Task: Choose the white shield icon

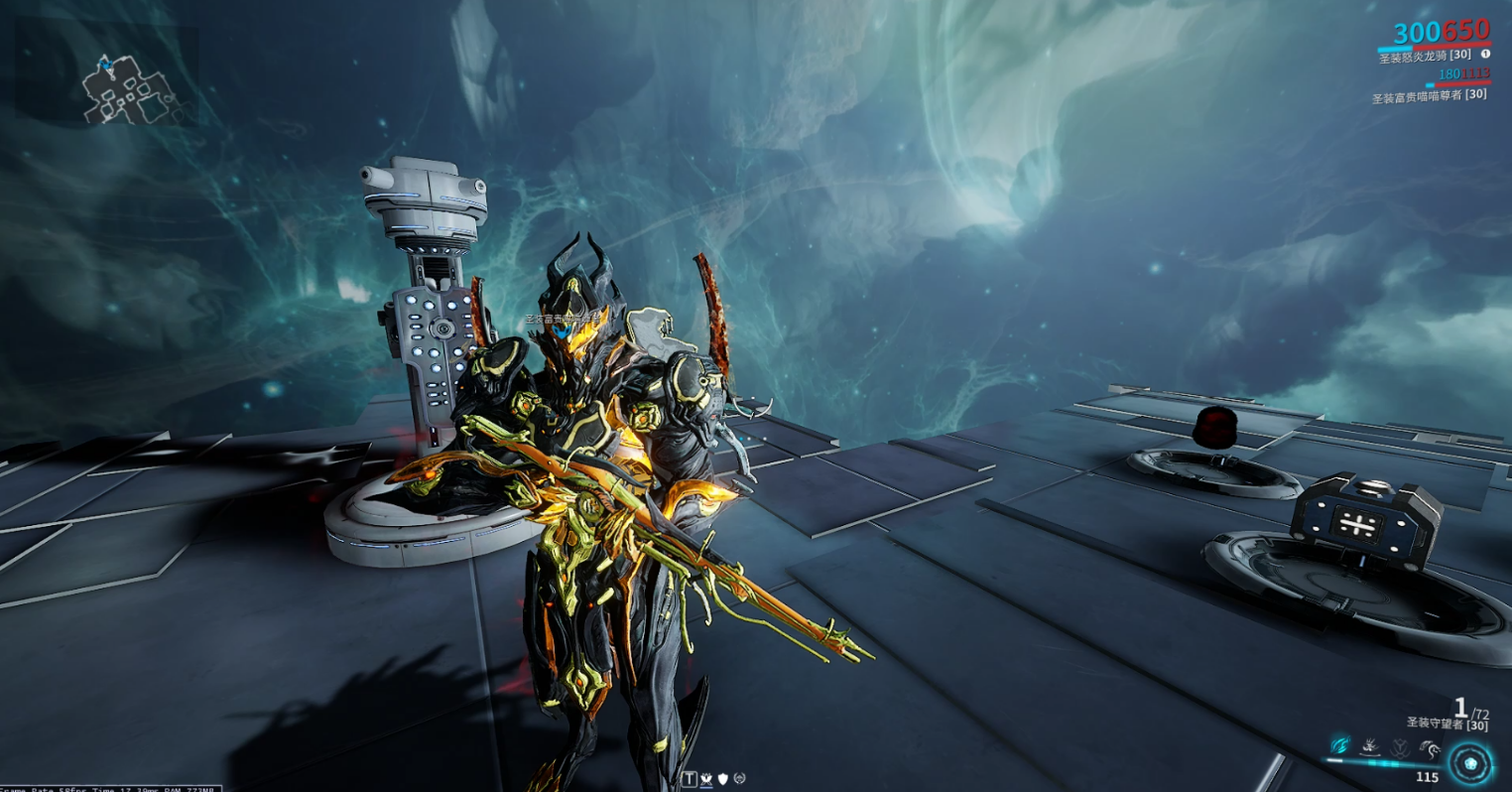Action: tap(723, 780)
